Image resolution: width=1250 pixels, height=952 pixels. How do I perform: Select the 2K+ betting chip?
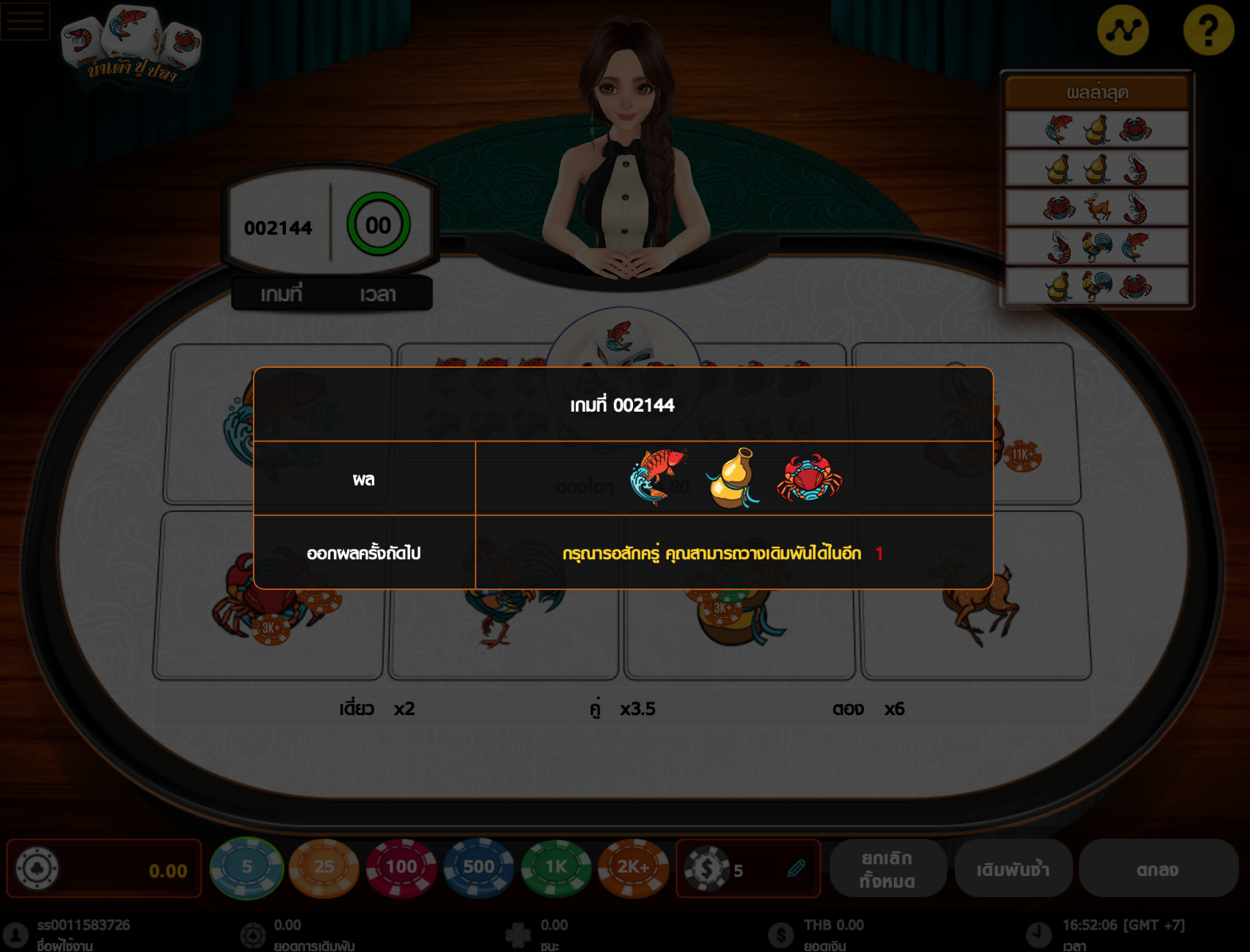coord(633,867)
